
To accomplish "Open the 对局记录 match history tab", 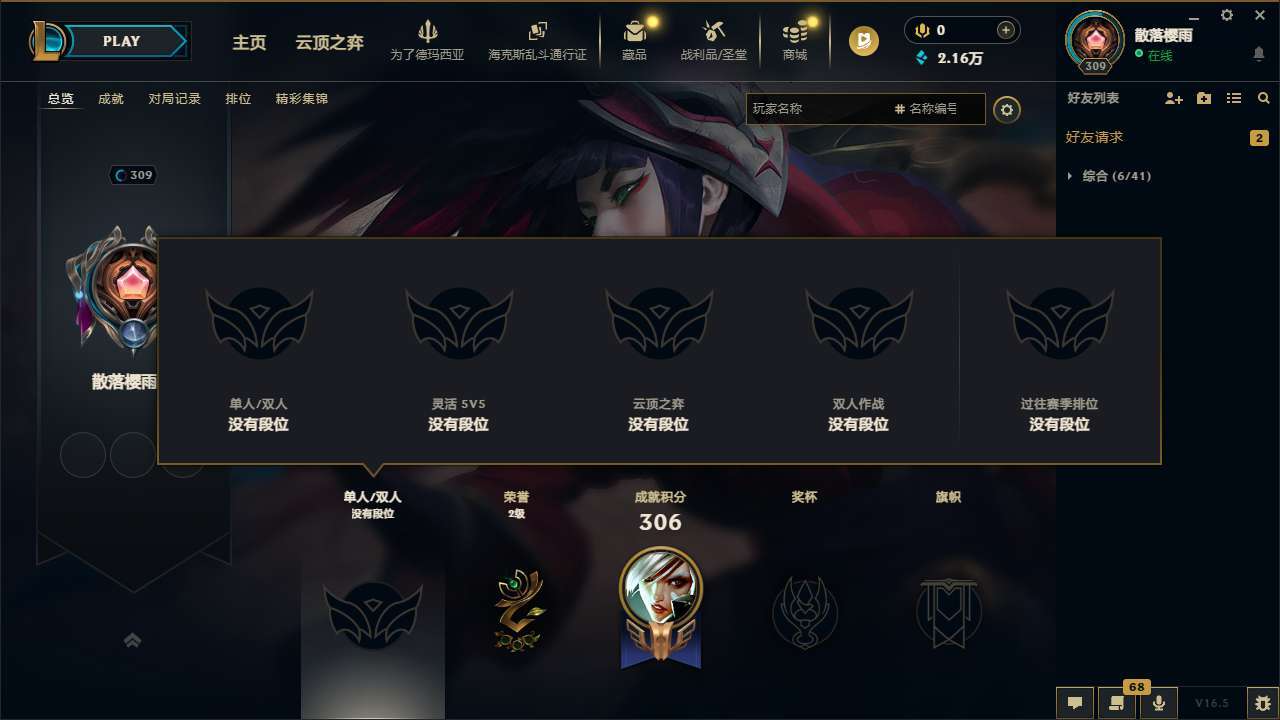I will tap(175, 99).
